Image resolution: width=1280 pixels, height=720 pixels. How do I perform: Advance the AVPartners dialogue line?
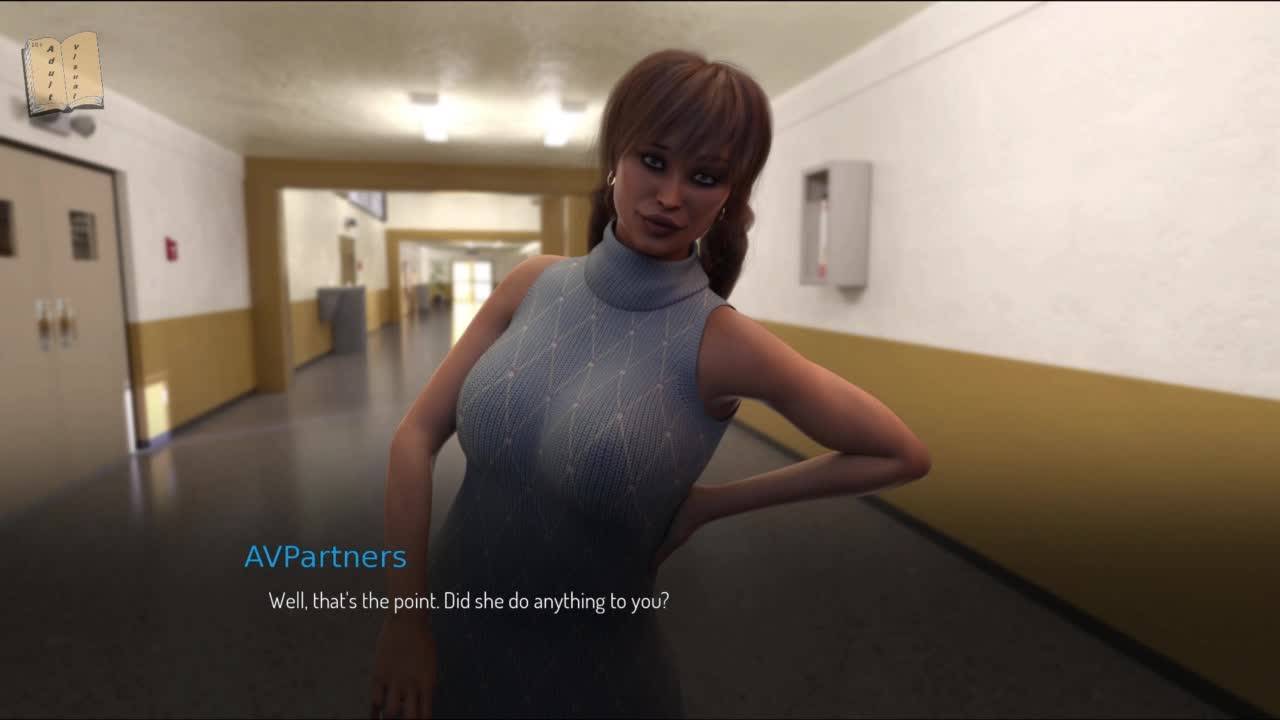pos(468,602)
